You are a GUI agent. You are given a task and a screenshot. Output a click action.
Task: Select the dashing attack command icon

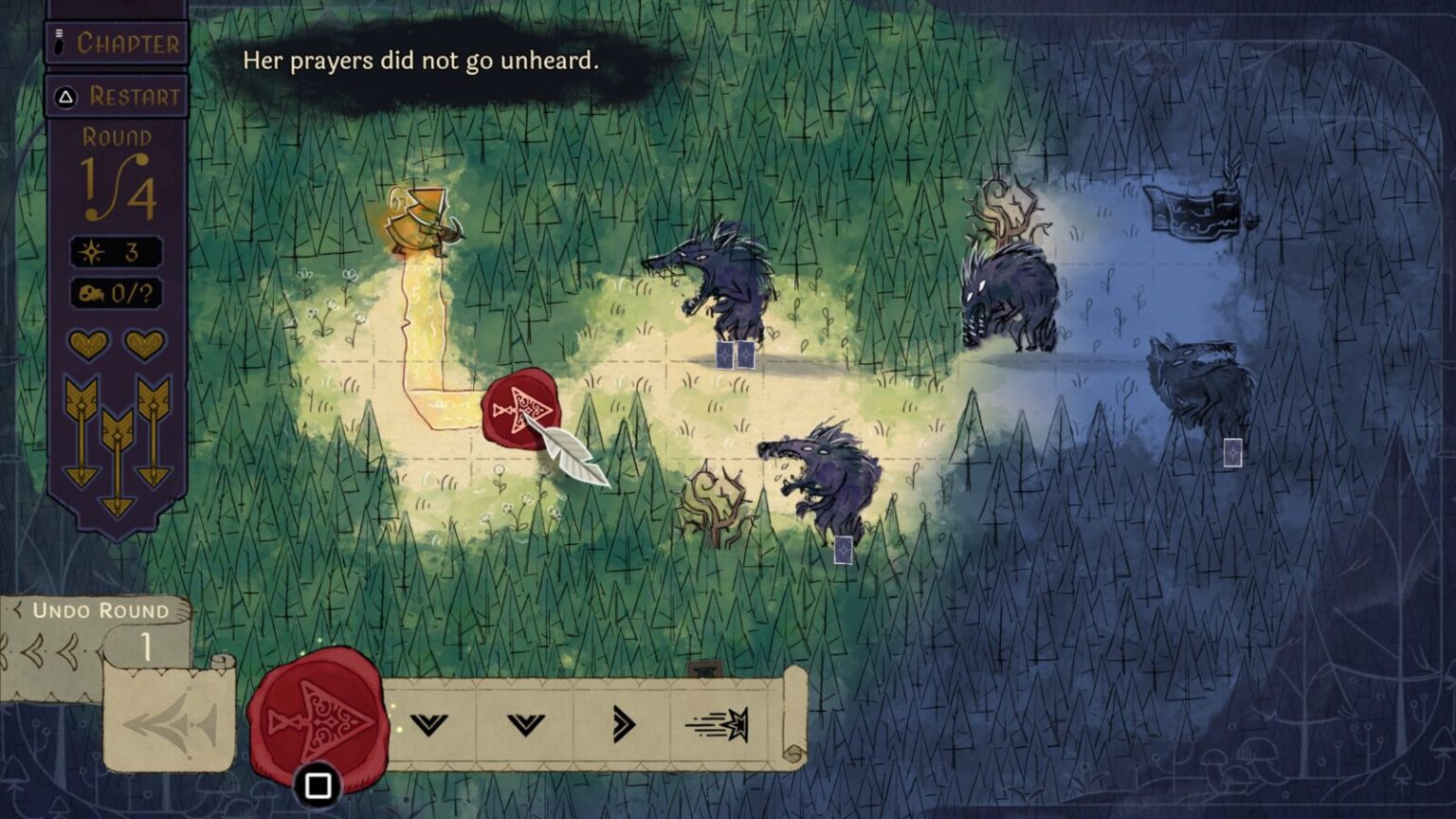point(718,725)
